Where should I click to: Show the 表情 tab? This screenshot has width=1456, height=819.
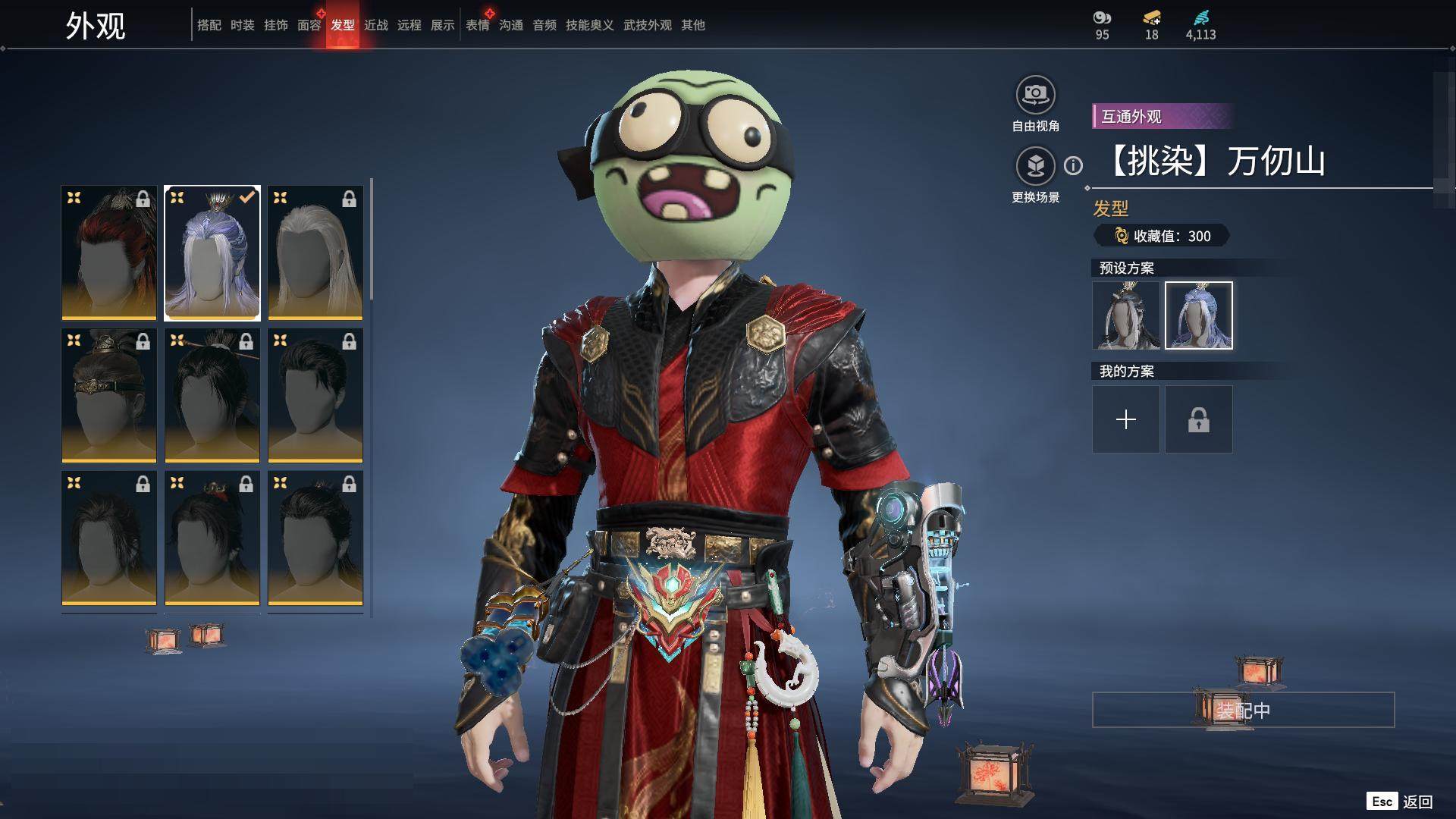click(x=477, y=25)
